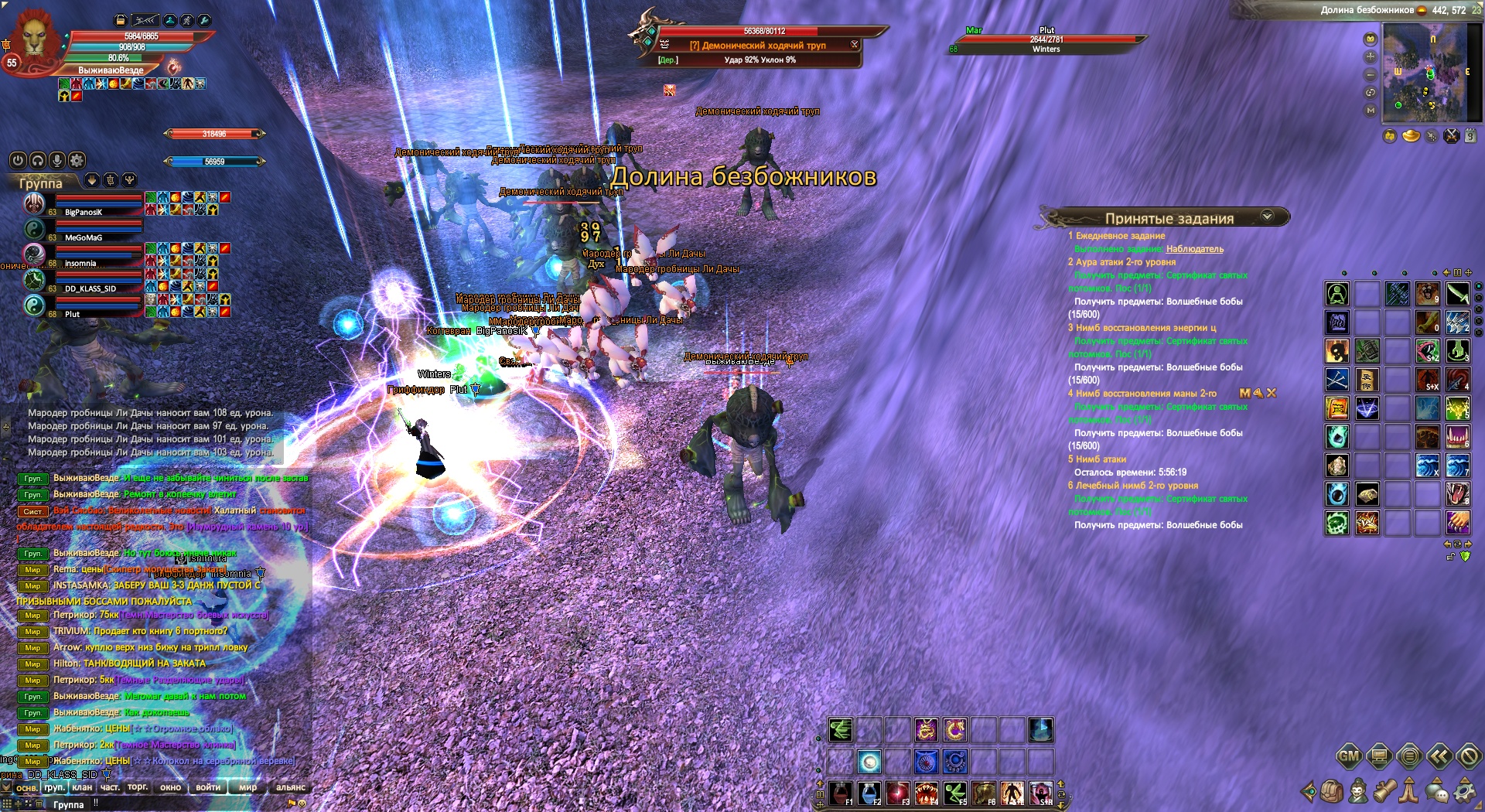Use the blue mana potion on F2
The width and height of the screenshot is (1485, 812).
click(869, 793)
